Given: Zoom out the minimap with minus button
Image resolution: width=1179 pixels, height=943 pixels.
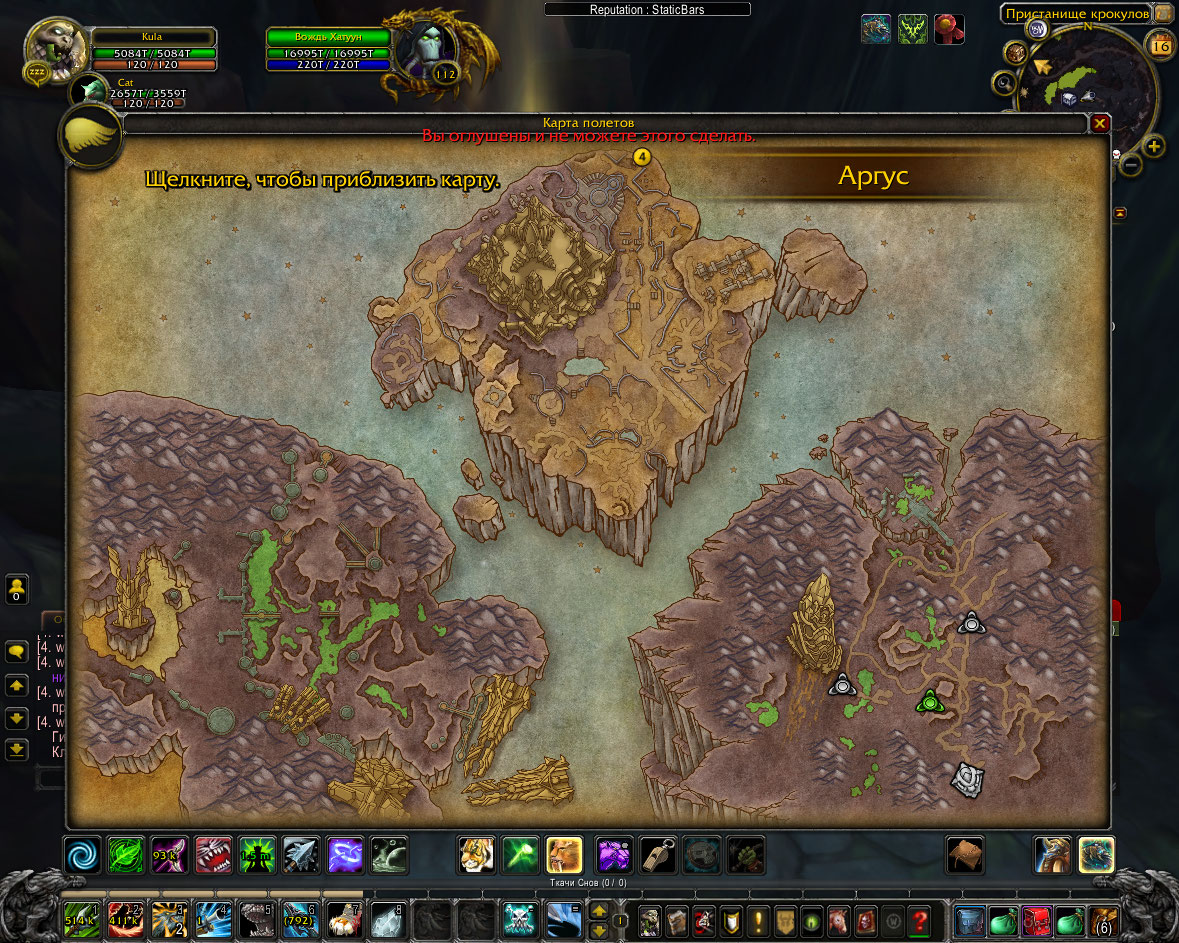Looking at the screenshot, I should pos(1131,164).
